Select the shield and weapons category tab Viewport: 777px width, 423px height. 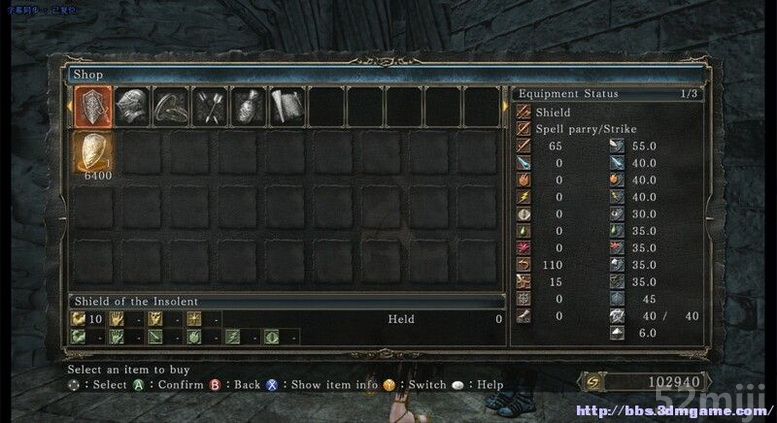coord(93,106)
